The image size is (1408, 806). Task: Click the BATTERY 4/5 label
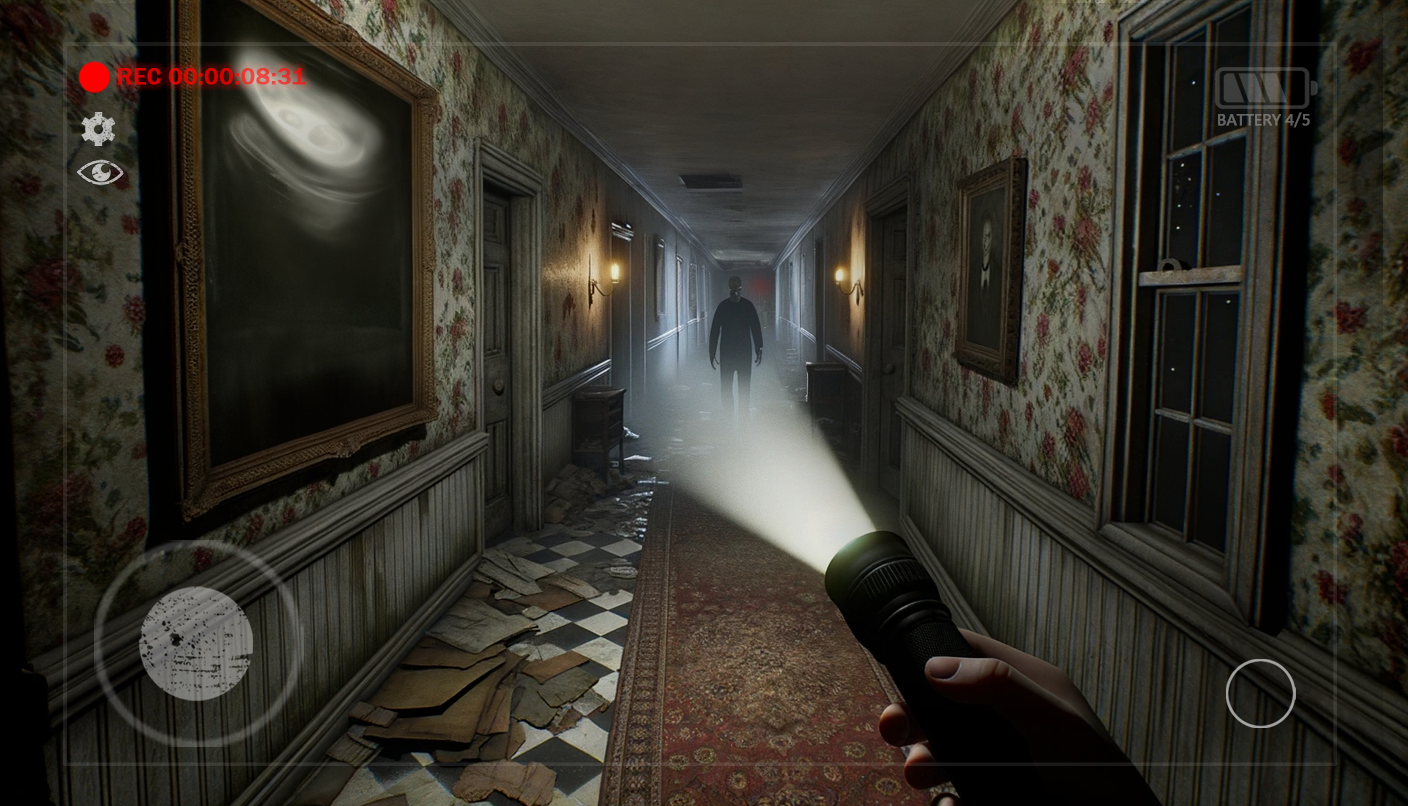[1262, 119]
